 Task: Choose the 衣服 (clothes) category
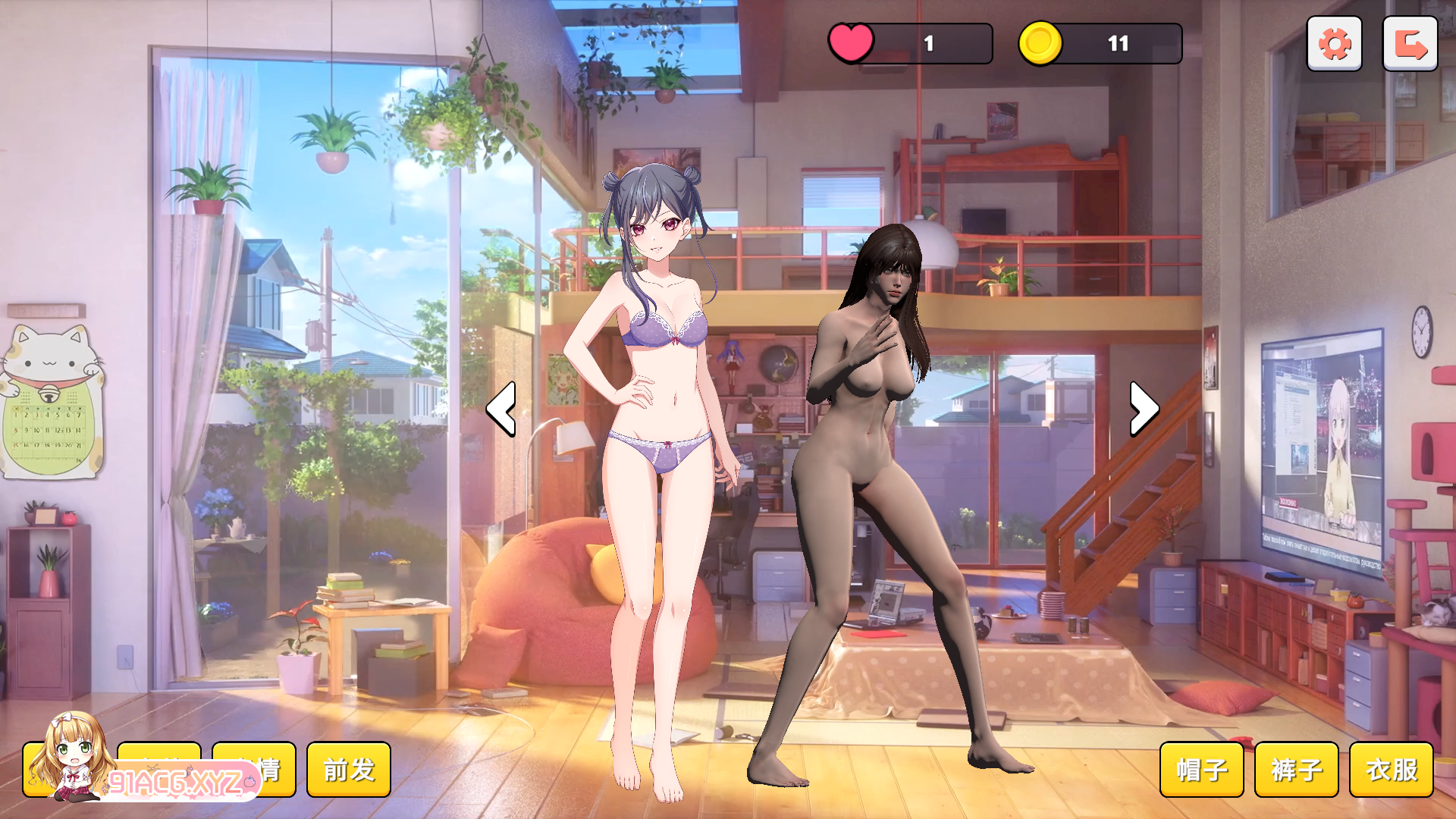coord(1392,770)
